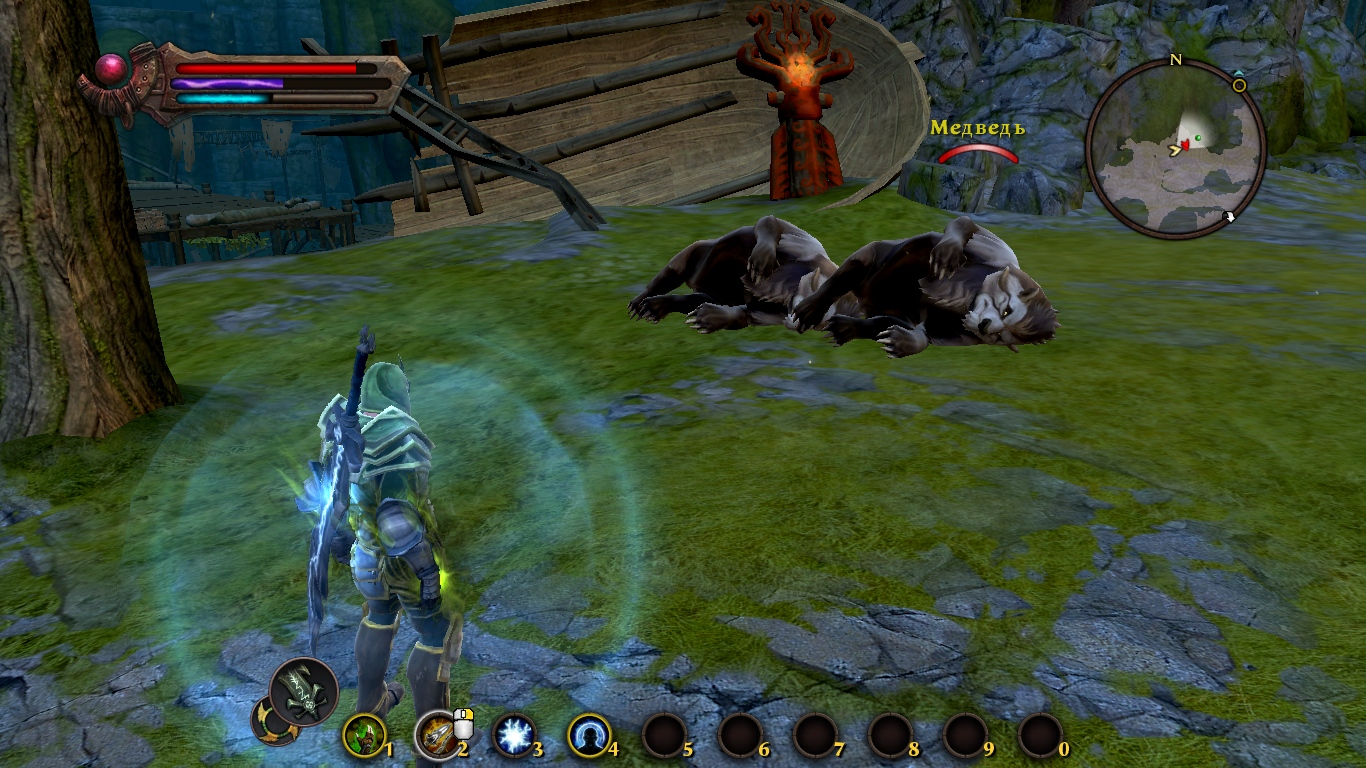Select the red enemy marker on the minimap

[1186, 146]
